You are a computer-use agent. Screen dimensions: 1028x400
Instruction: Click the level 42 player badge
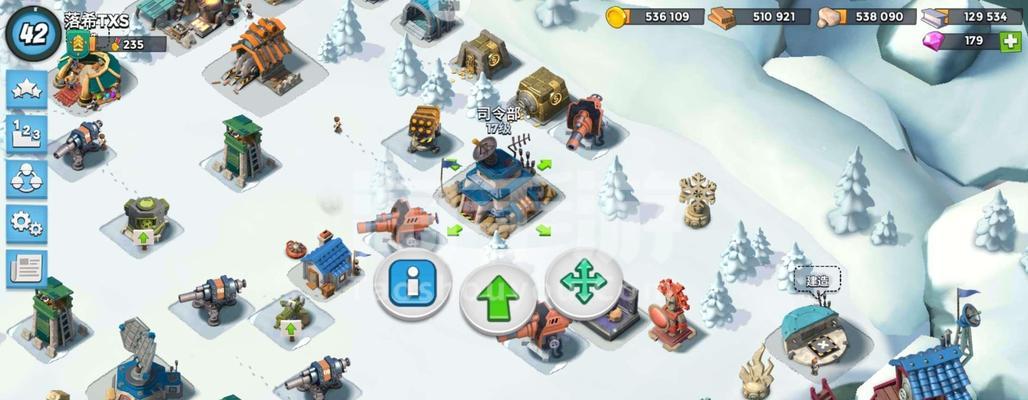pyautogui.click(x=32, y=32)
